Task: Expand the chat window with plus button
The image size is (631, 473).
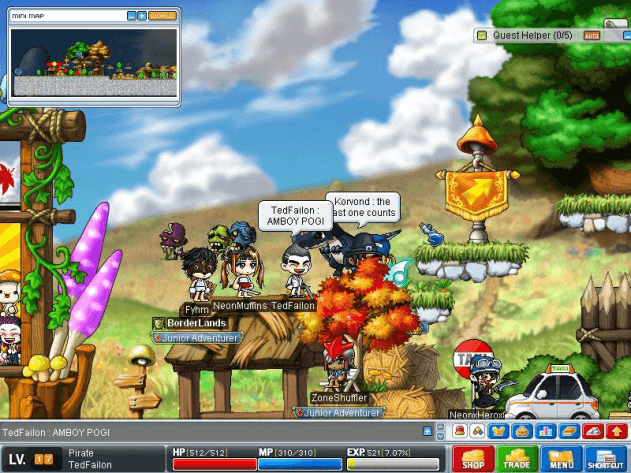Action: point(427,431)
